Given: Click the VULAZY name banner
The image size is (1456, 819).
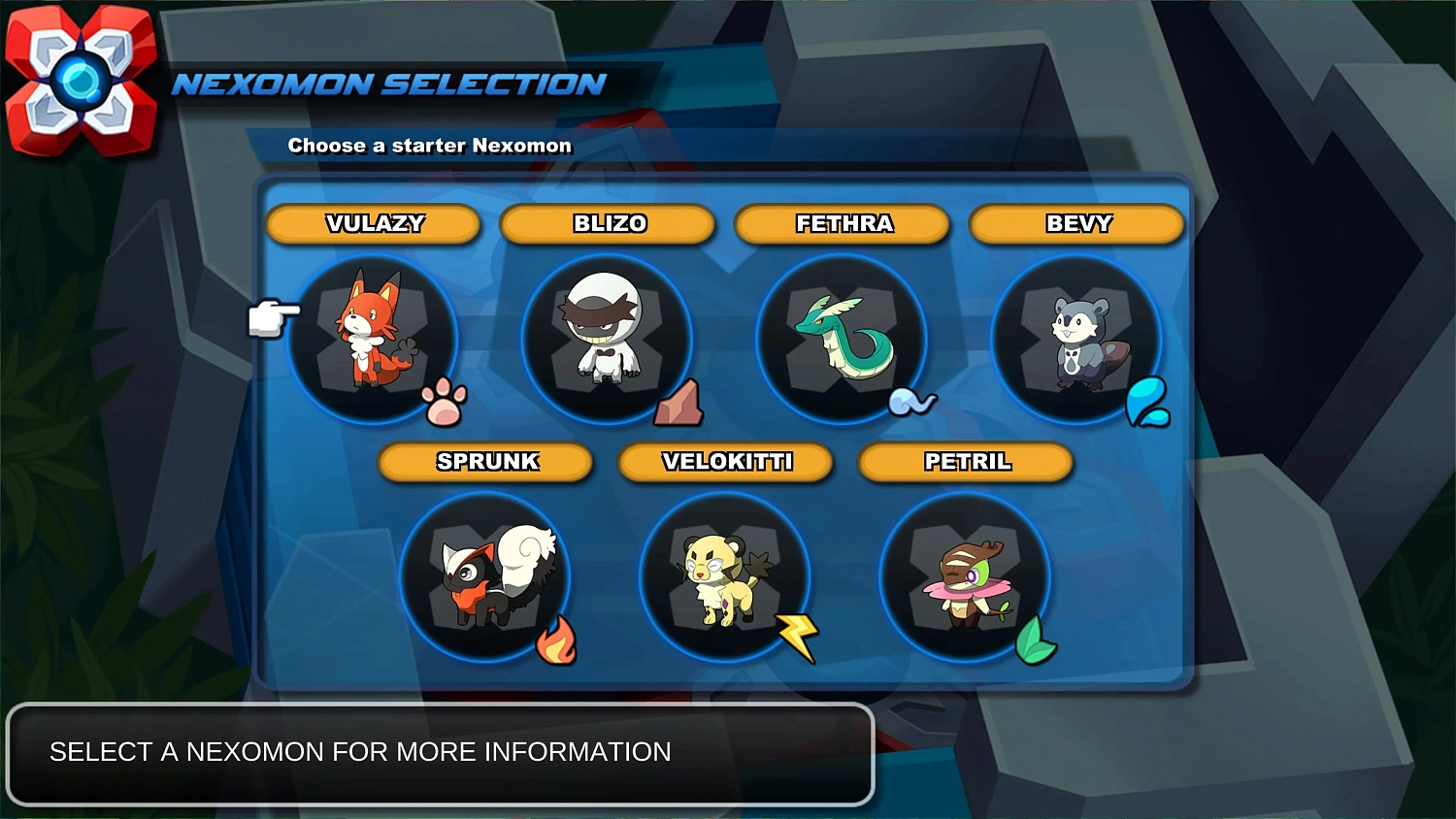Looking at the screenshot, I should click(x=373, y=224).
